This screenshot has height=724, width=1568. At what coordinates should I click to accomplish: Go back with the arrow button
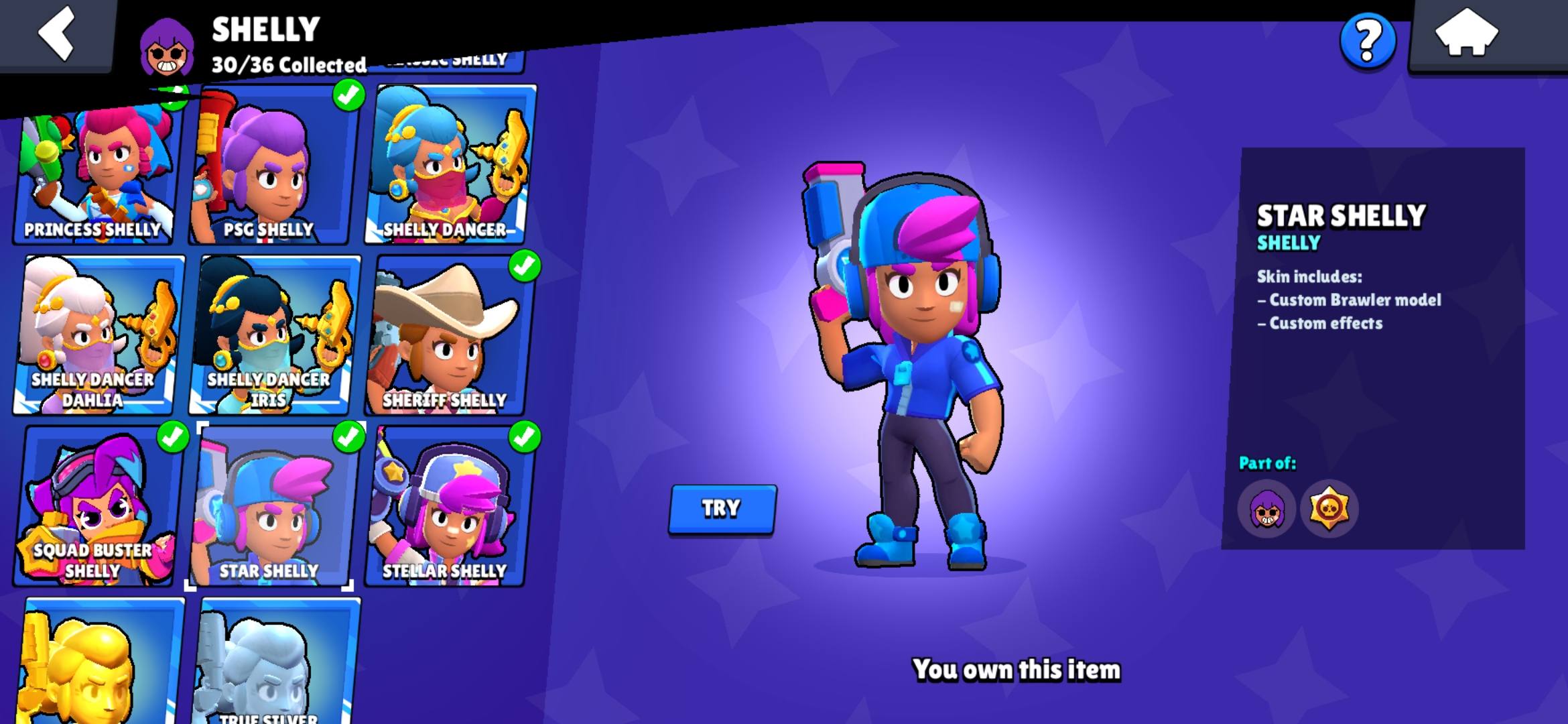click(x=56, y=34)
